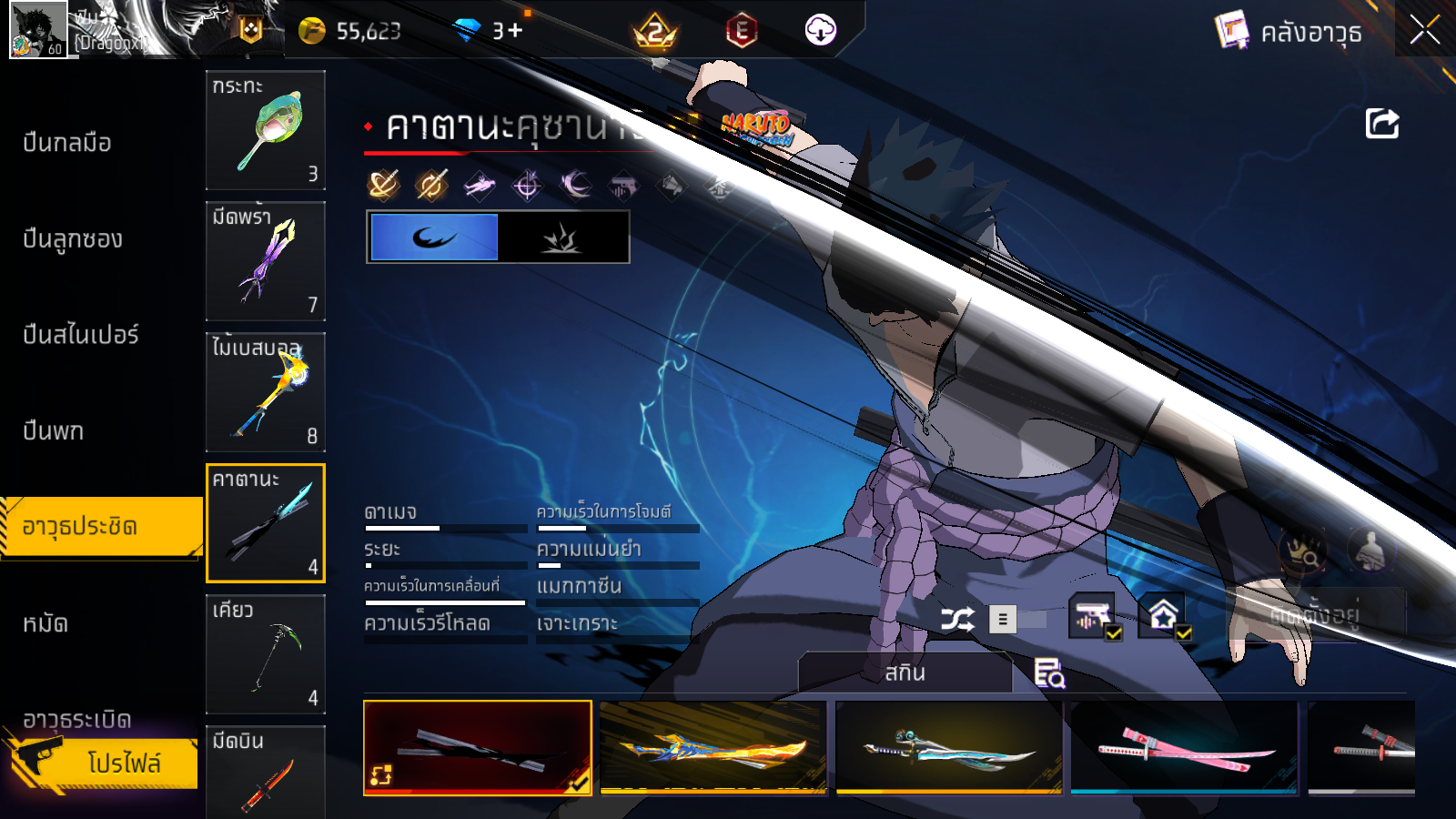Switch to the ปืนลูกซอง category

[73, 239]
